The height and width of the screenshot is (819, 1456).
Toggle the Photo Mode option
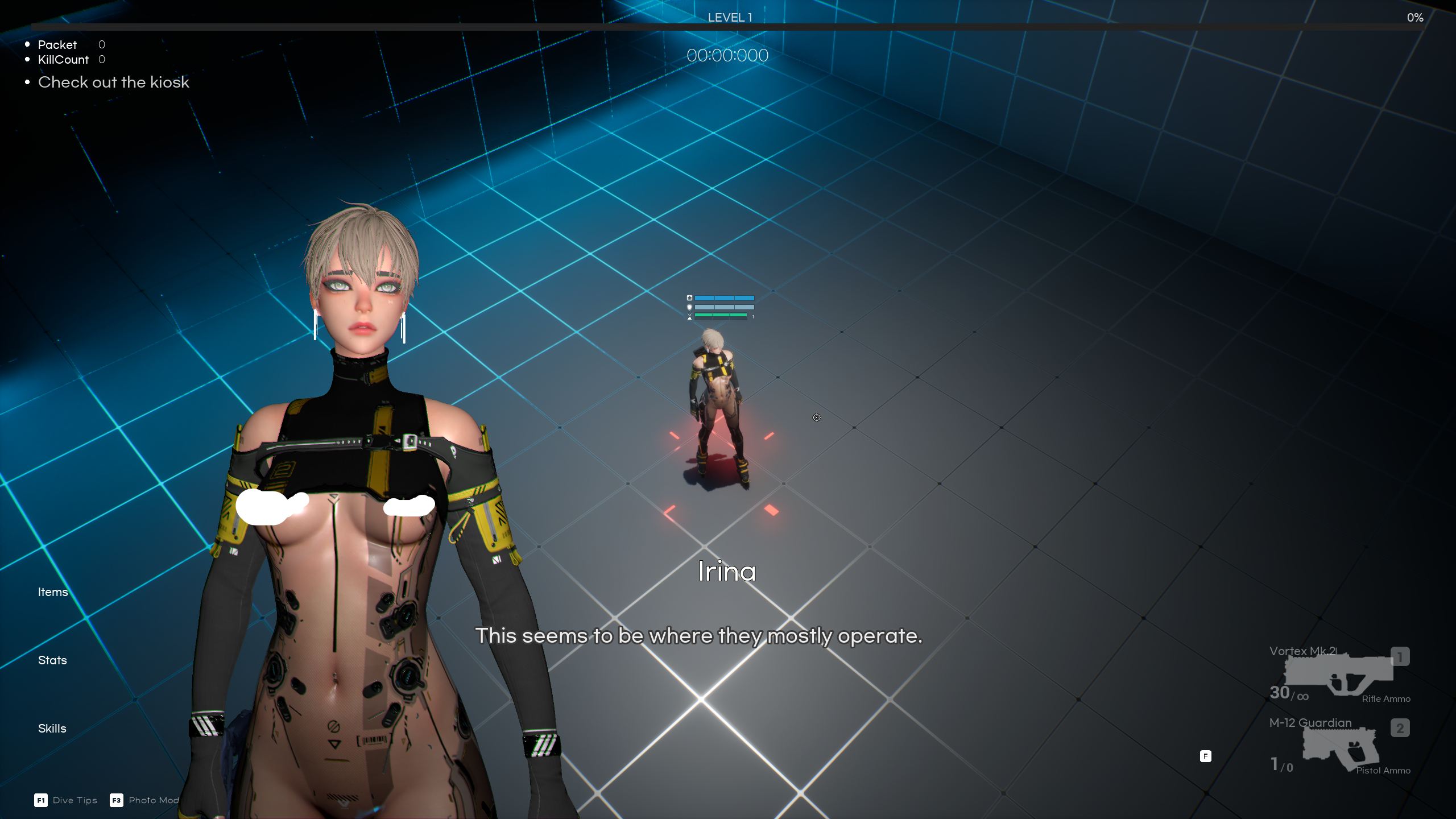pos(154,800)
